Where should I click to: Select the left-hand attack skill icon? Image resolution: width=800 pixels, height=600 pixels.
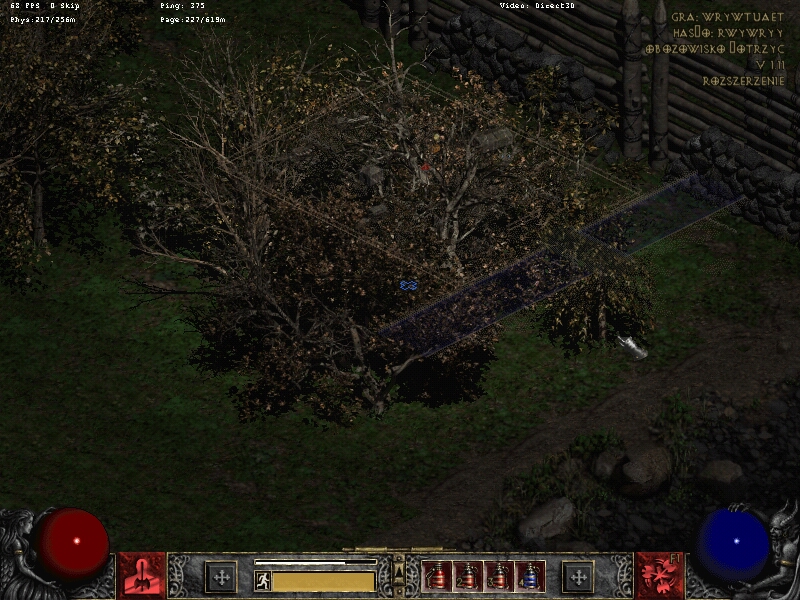(142, 576)
